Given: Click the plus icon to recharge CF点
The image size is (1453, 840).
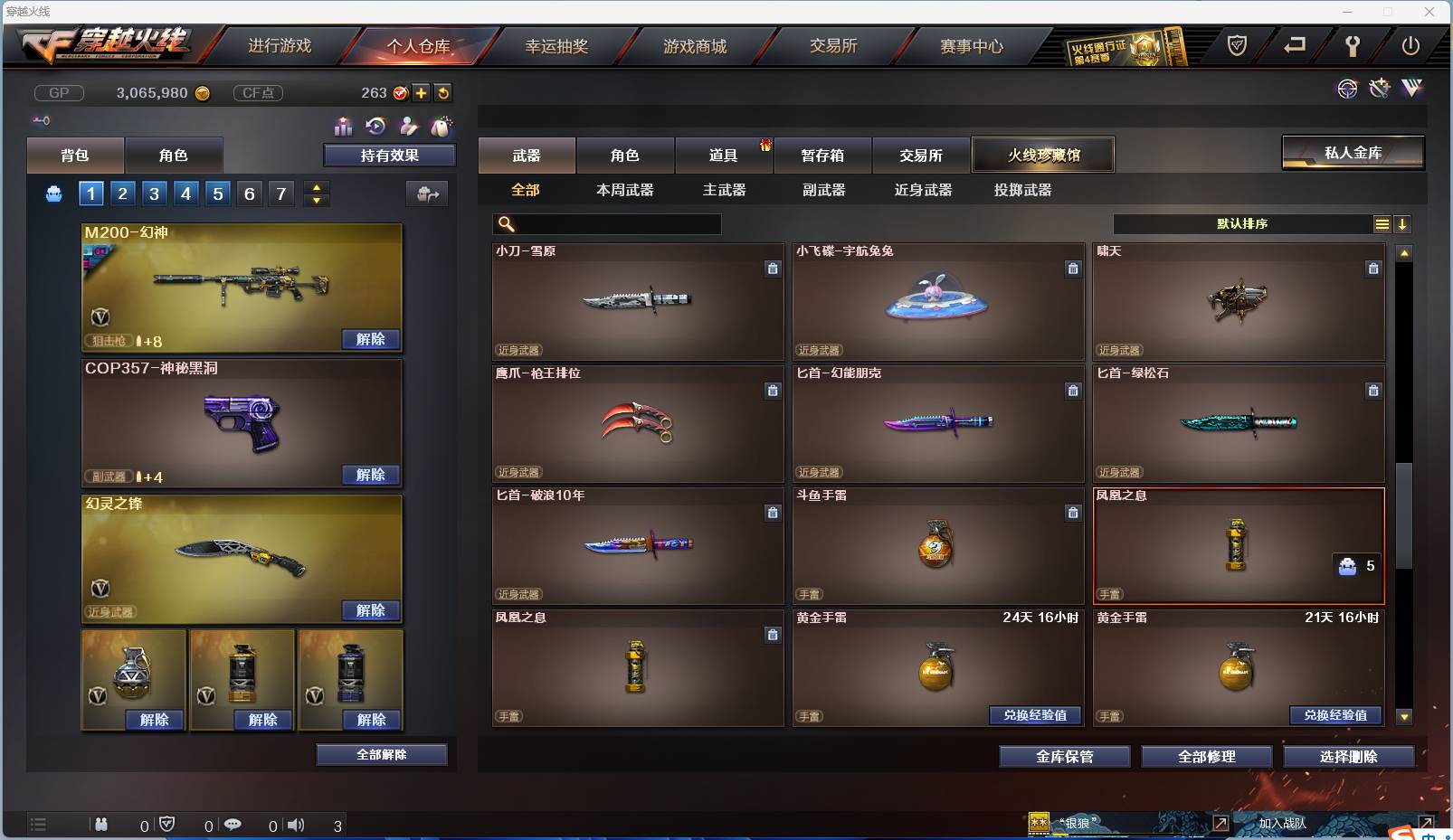Looking at the screenshot, I should (x=421, y=92).
